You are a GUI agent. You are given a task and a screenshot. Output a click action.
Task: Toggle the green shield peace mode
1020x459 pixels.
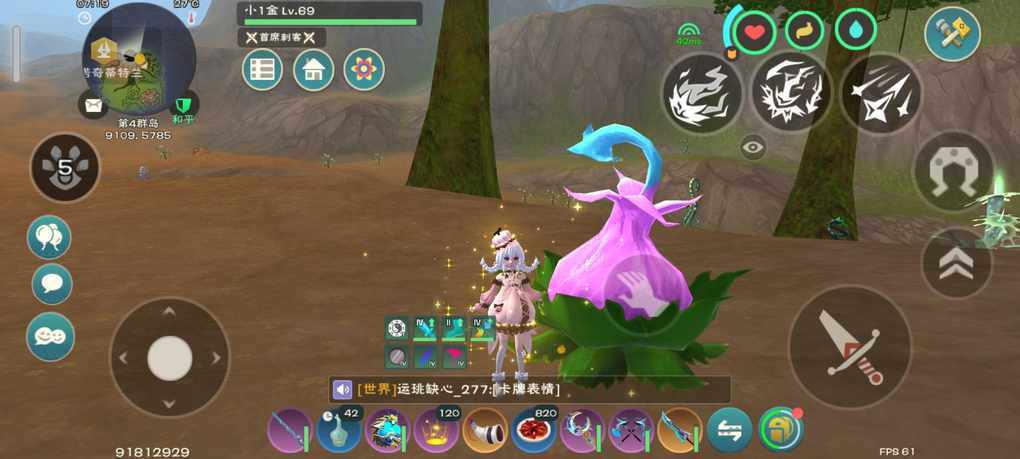[182, 104]
